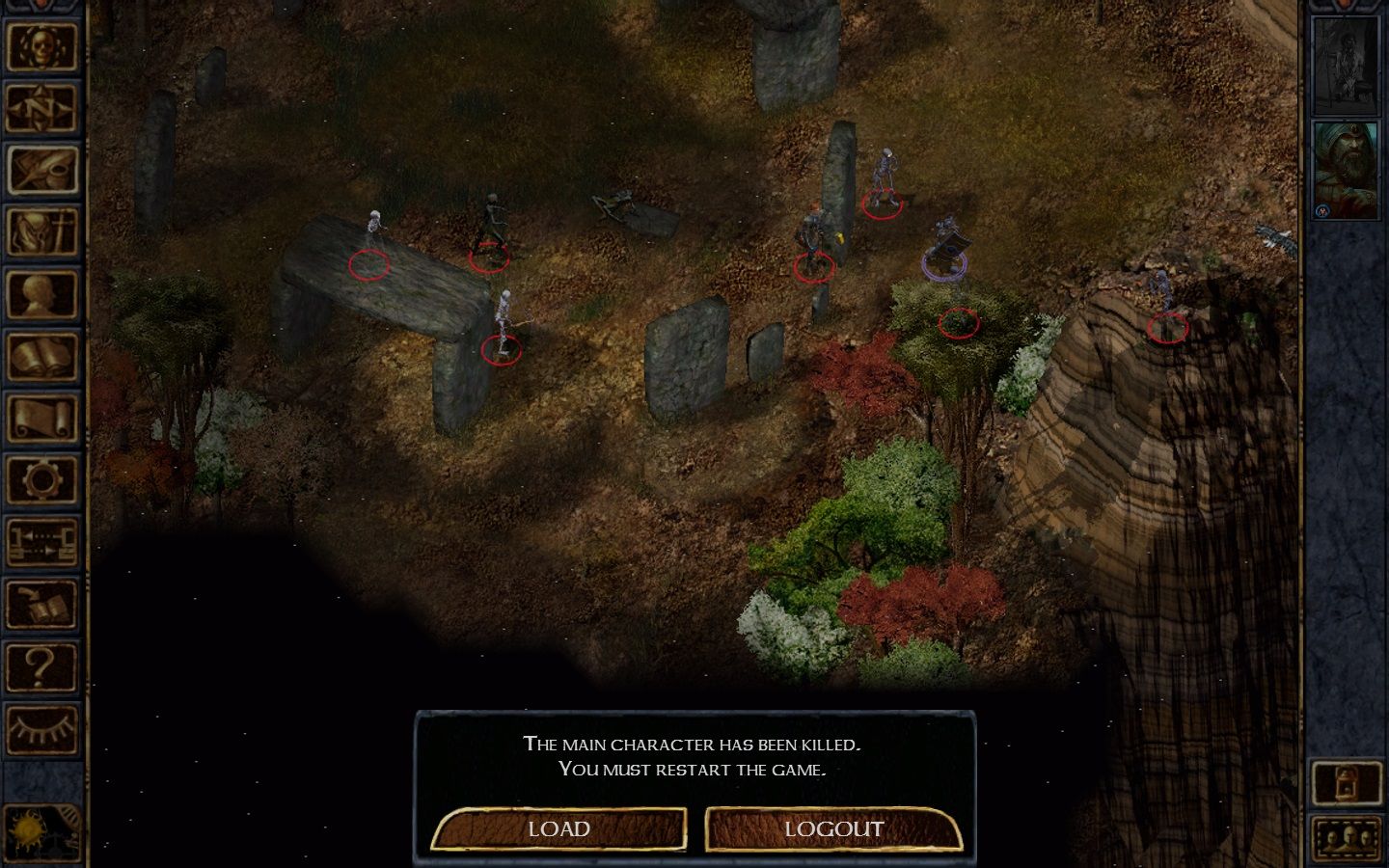Viewport: 1389px width, 868px height.
Task: Open game options with gear icon
Action: tap(42, 480)
